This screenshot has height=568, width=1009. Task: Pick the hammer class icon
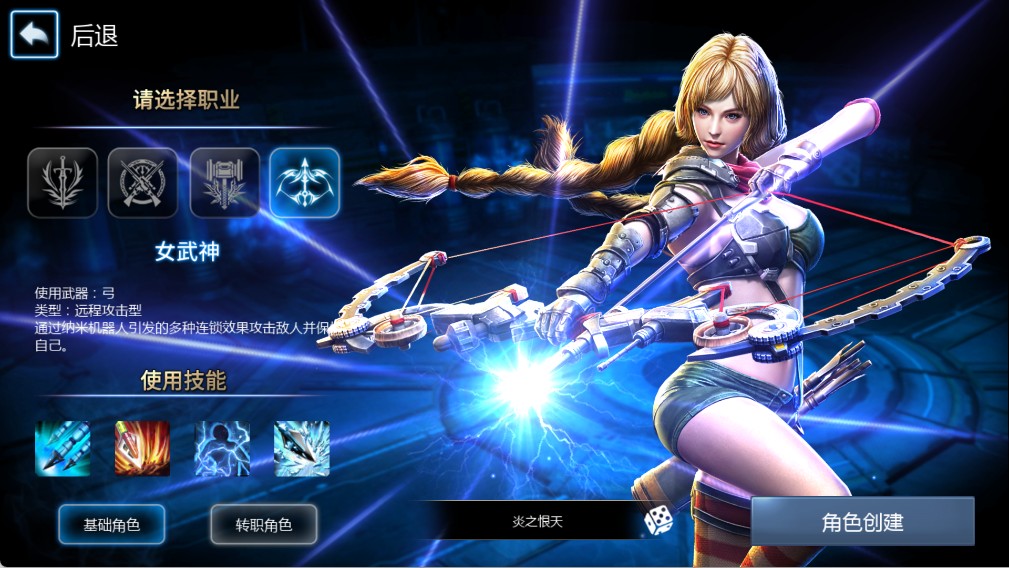225,183
